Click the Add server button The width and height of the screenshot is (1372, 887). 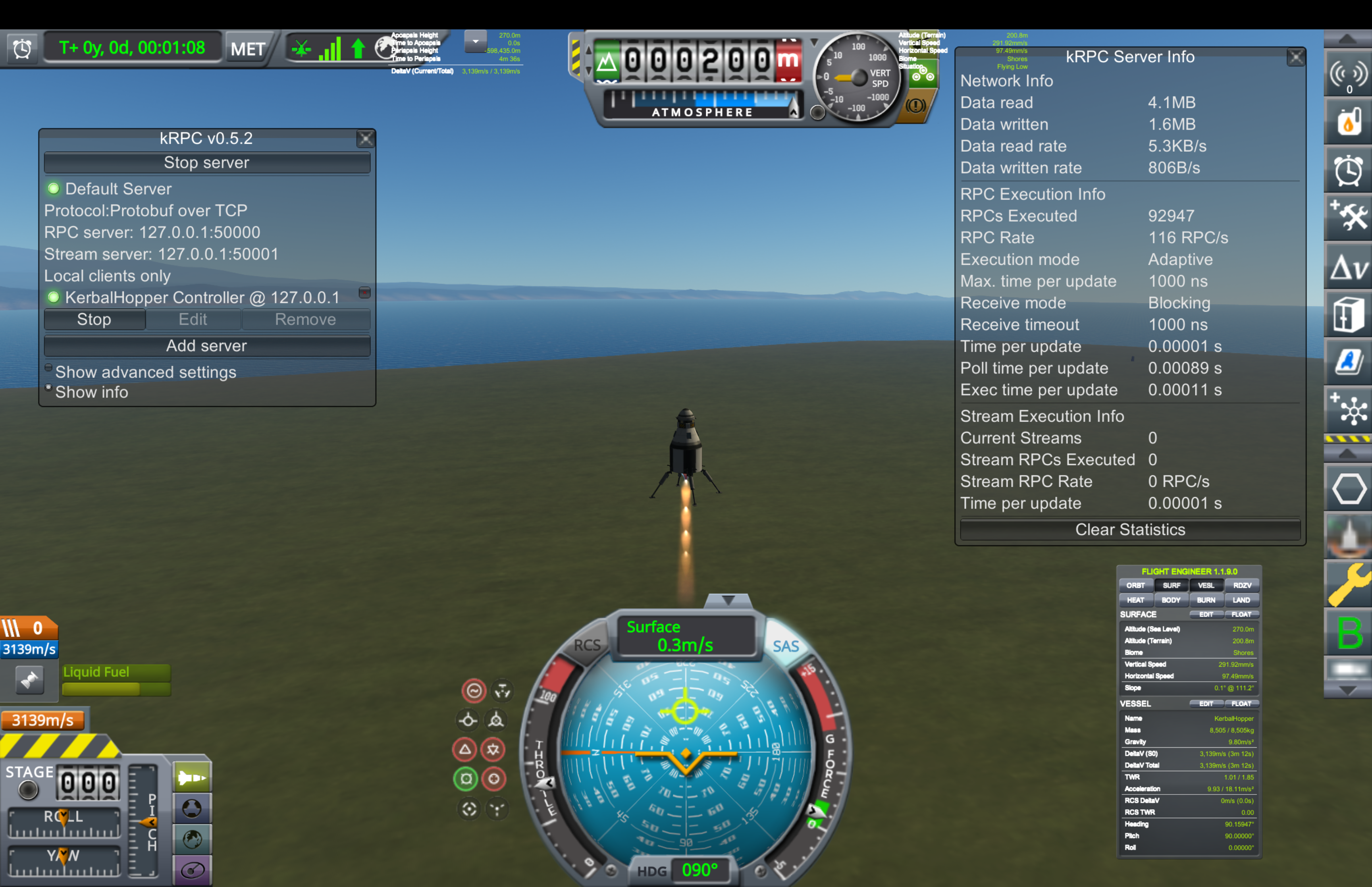click(206, 345)
